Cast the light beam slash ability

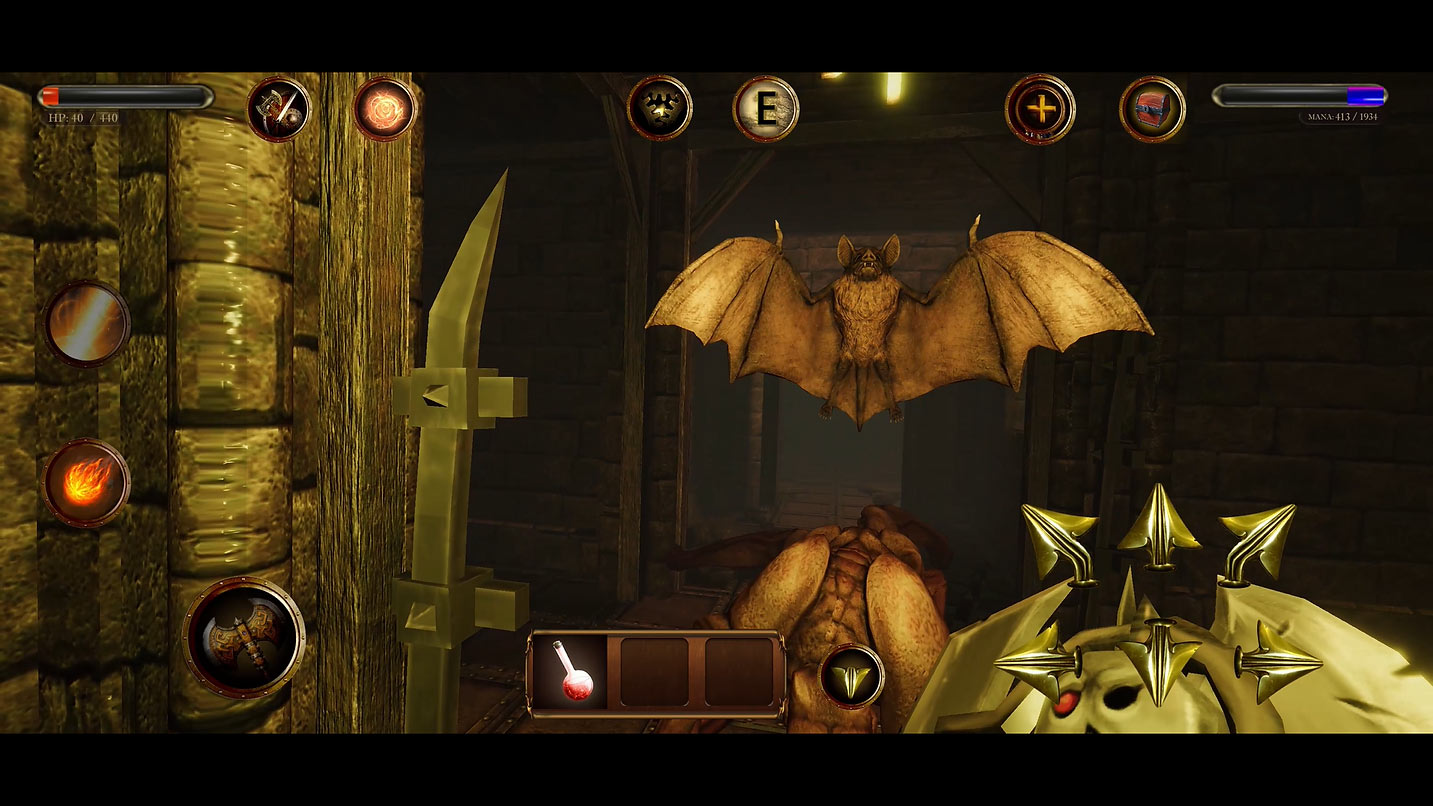pyautogui.click(x=87, y=323)
